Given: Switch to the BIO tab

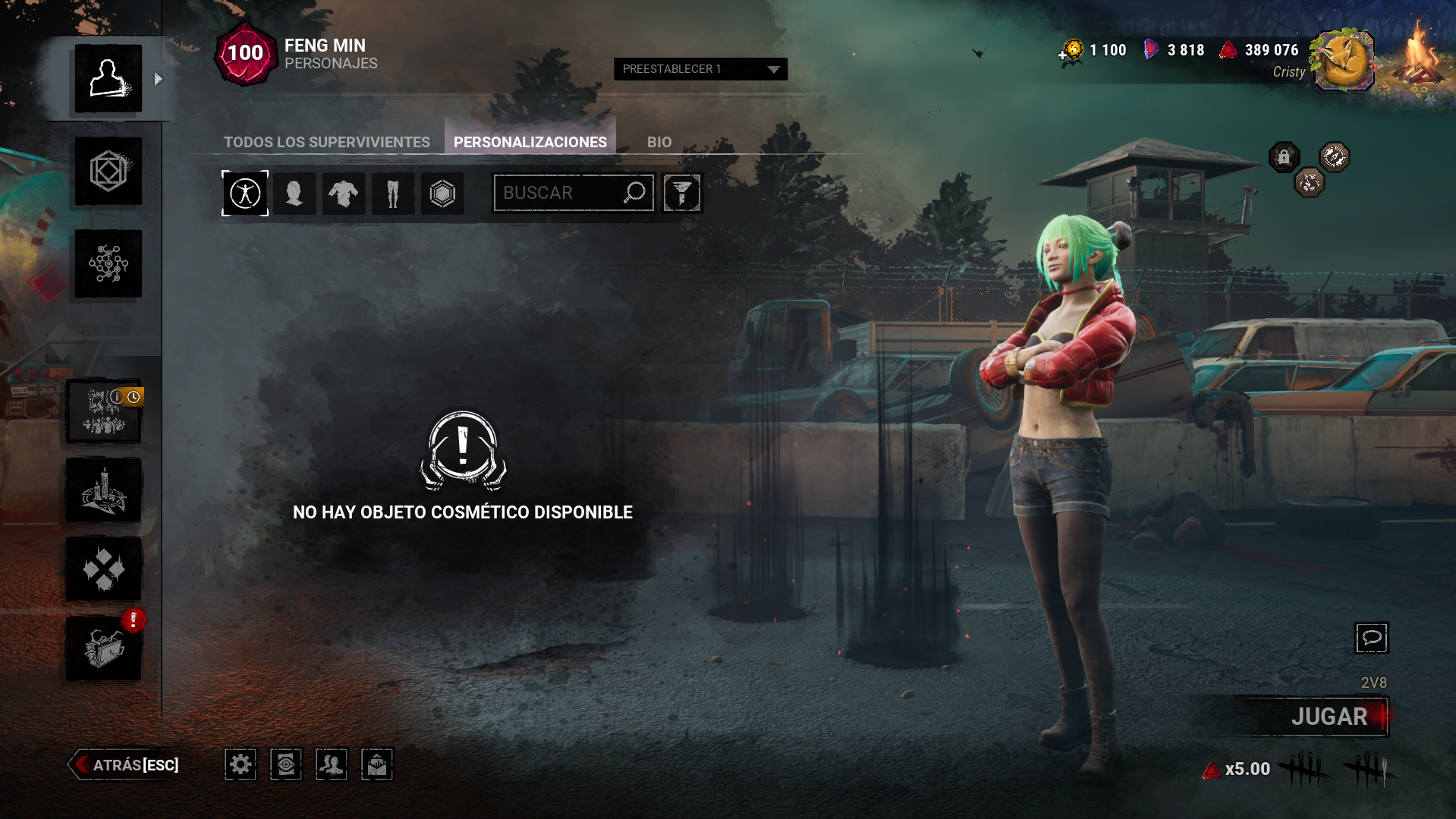Looking at the screenshot, I should pos(659,141).
